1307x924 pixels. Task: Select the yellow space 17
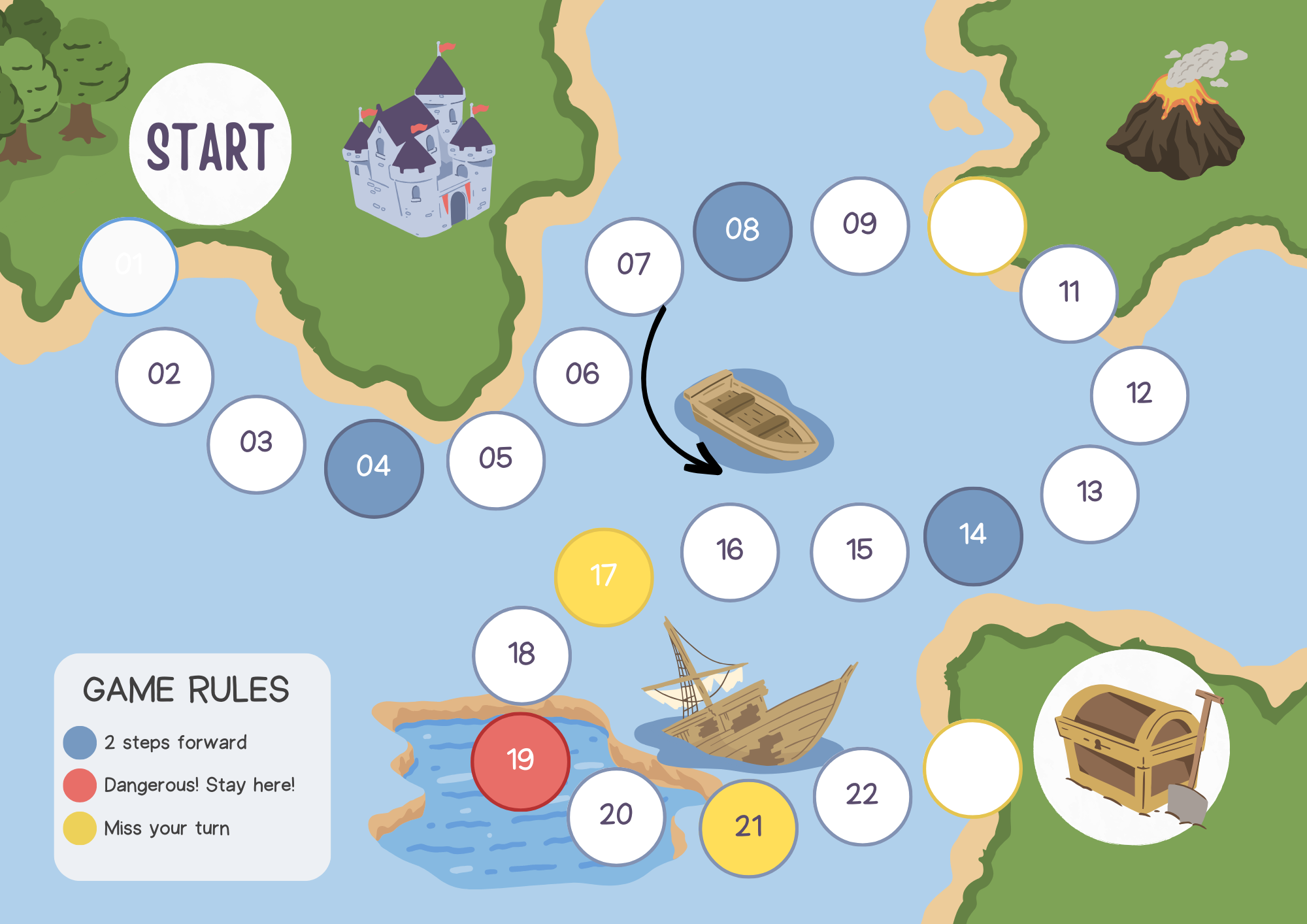tap(603, 577)
